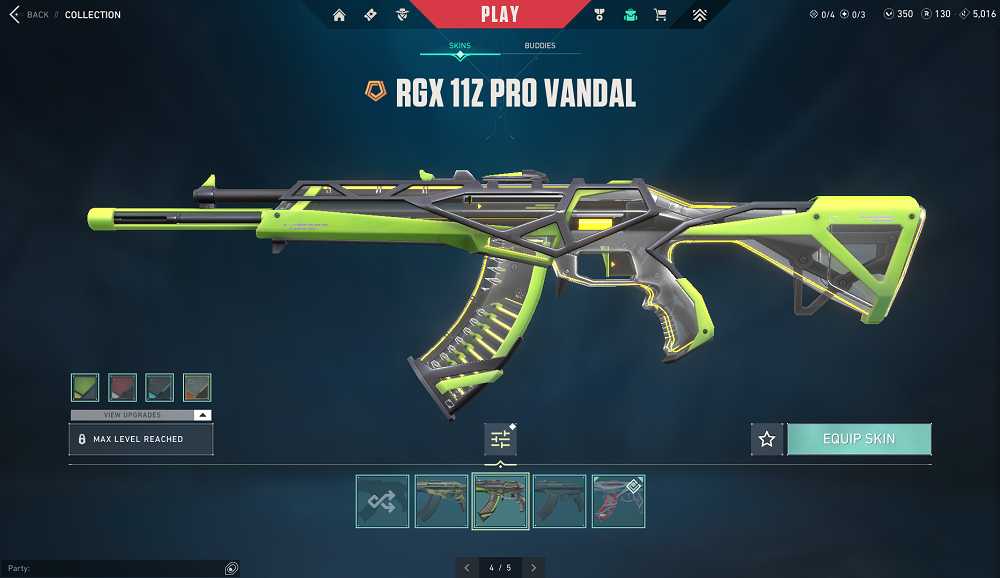The width and height of the screenshot is (1000, 578).
Task: Go back to the Collection screen
Action: point(29,15)
